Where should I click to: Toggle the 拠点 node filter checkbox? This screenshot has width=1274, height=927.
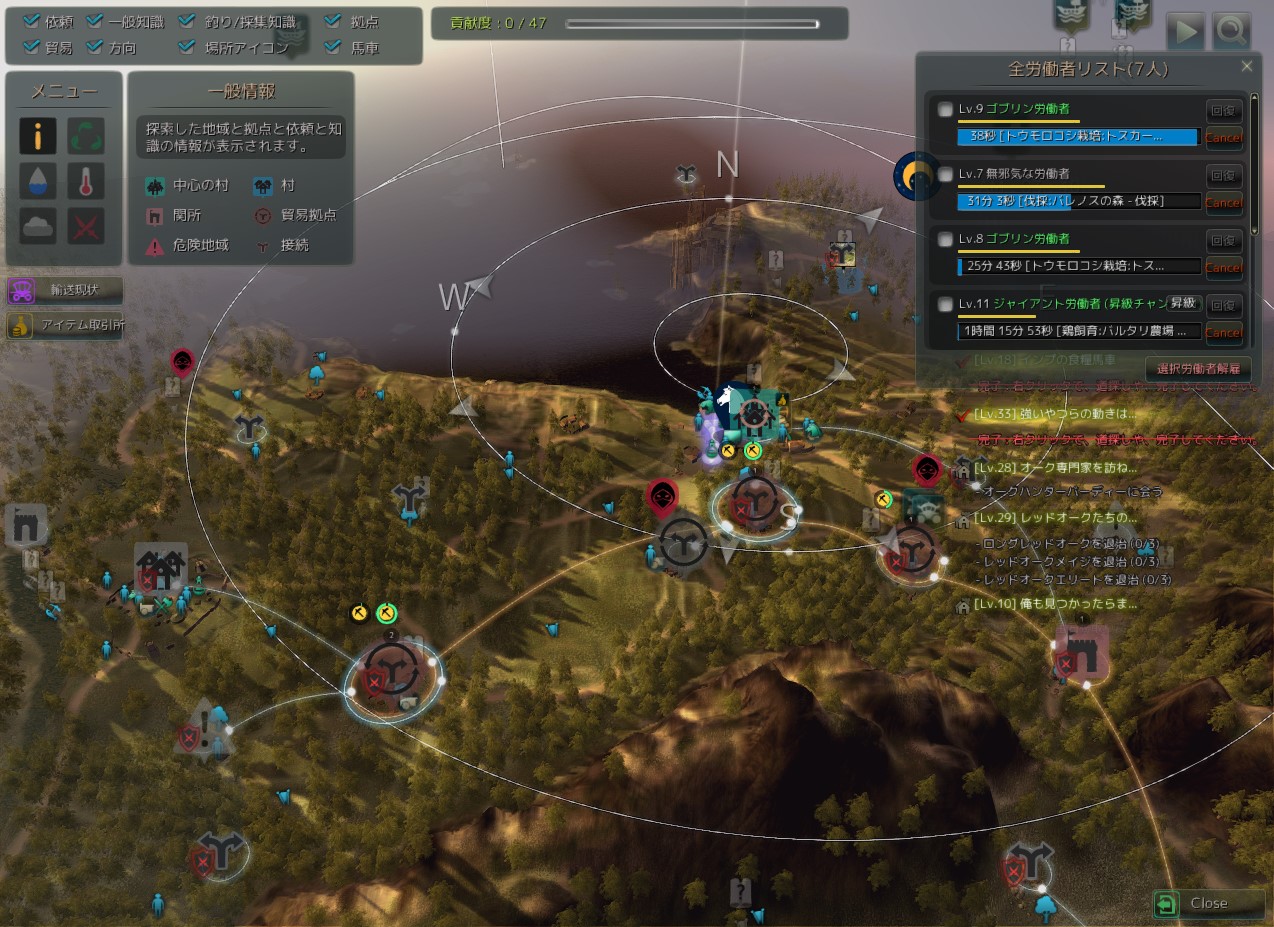pyautogui.click(x=332, y=21)
